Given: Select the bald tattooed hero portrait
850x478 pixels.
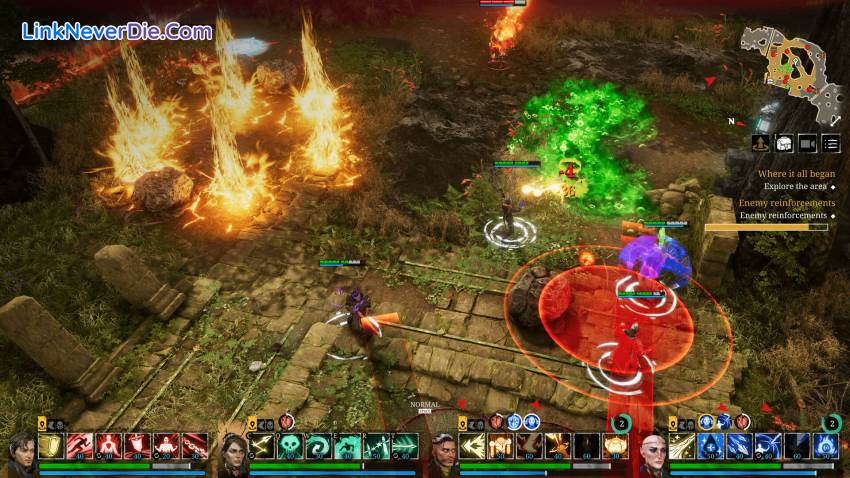Looking at the screenshot, I should [x=654, y=455].
